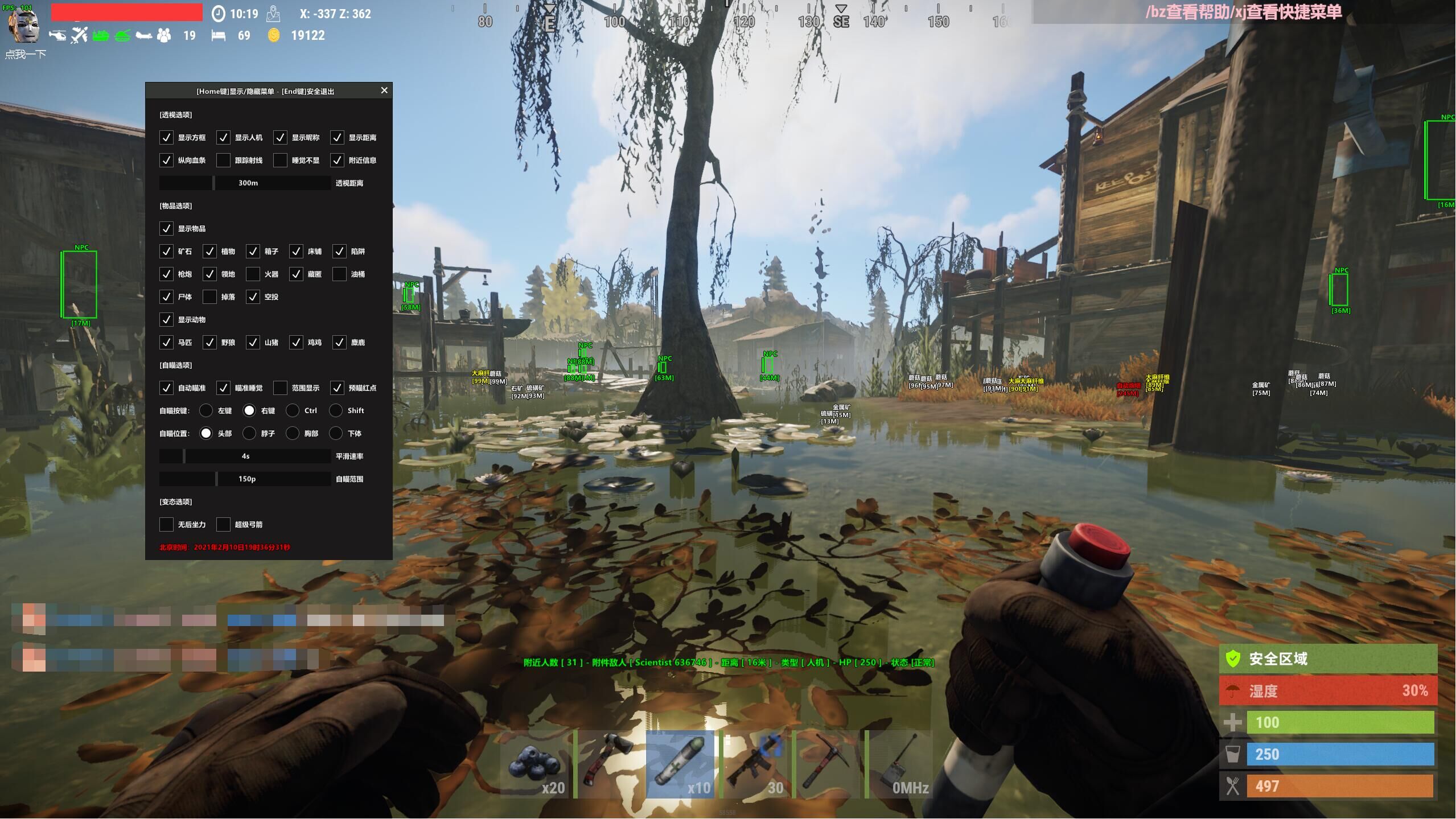Viewport: 1456px width, 819px height.
Task: Equip the hatchet from the hotbar
Action: coord(608,764)
